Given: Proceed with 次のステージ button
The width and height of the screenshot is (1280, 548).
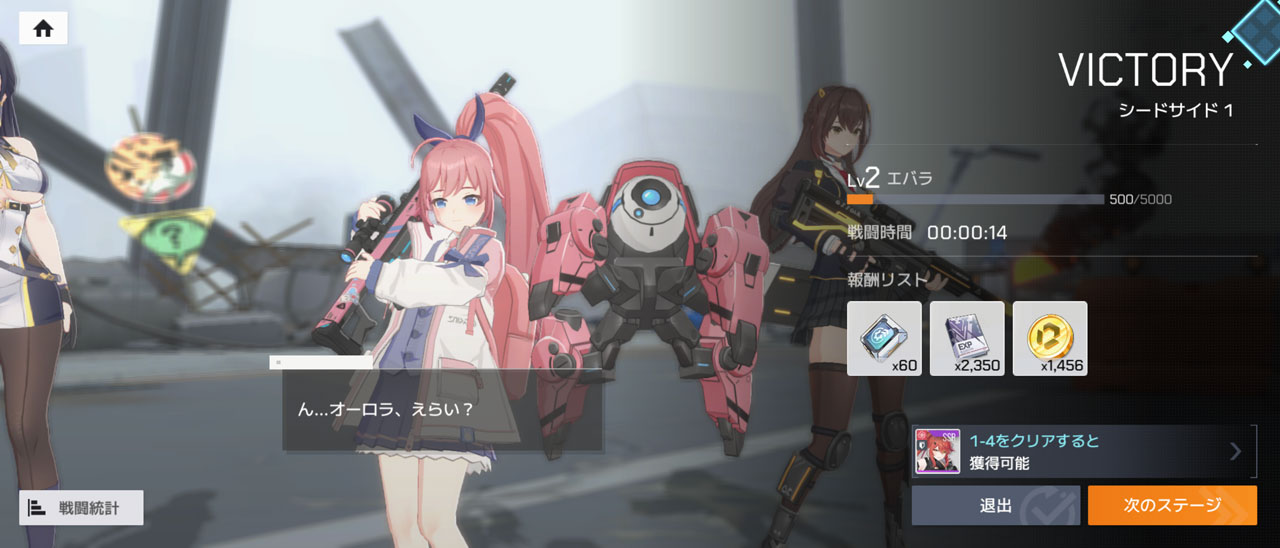Looking at the screenshot, I should 1172,505.
